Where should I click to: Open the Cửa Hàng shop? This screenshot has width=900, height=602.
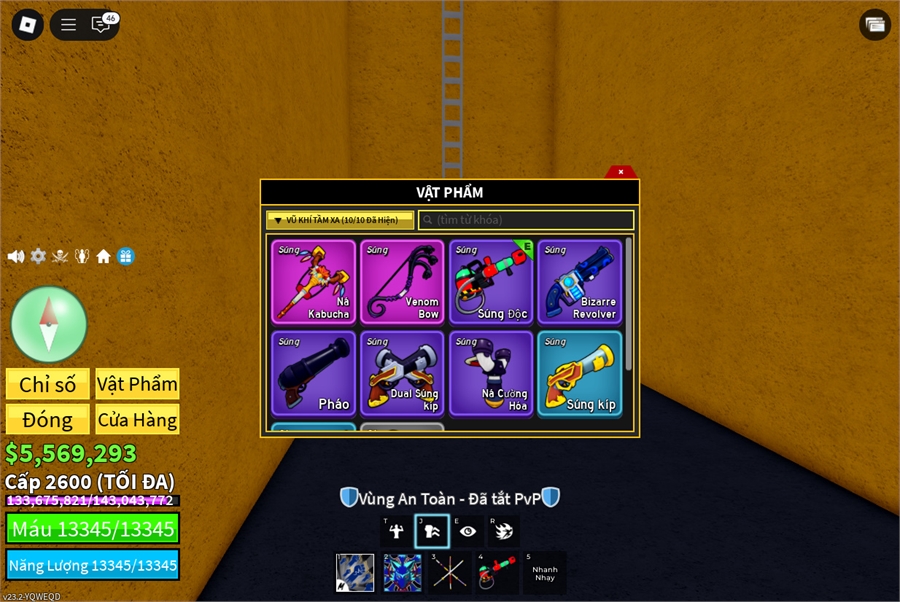point(137,419)
